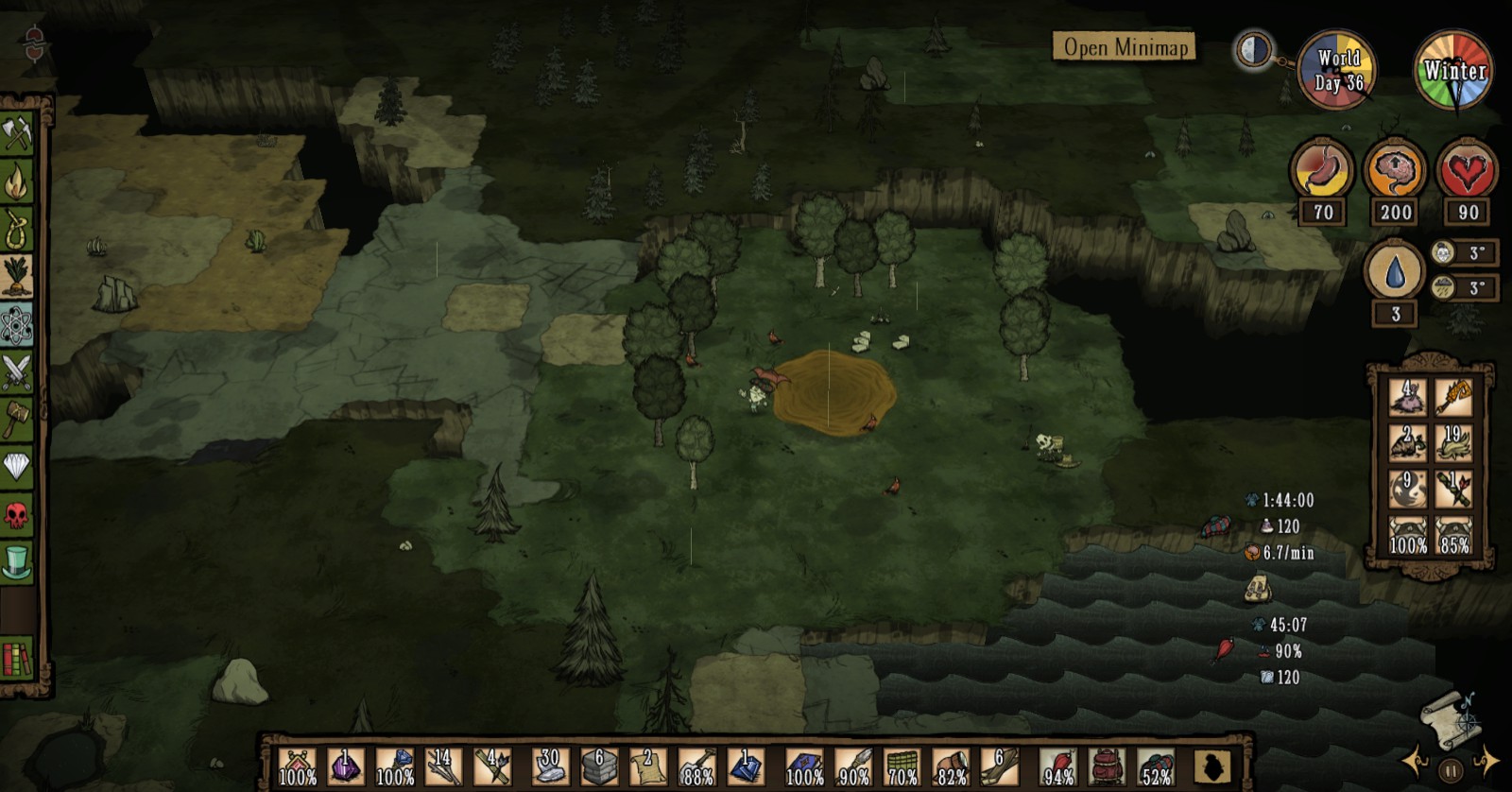Rotate camera with the left golden chevron
1512x792 pixels.
tap(1412, 761)
